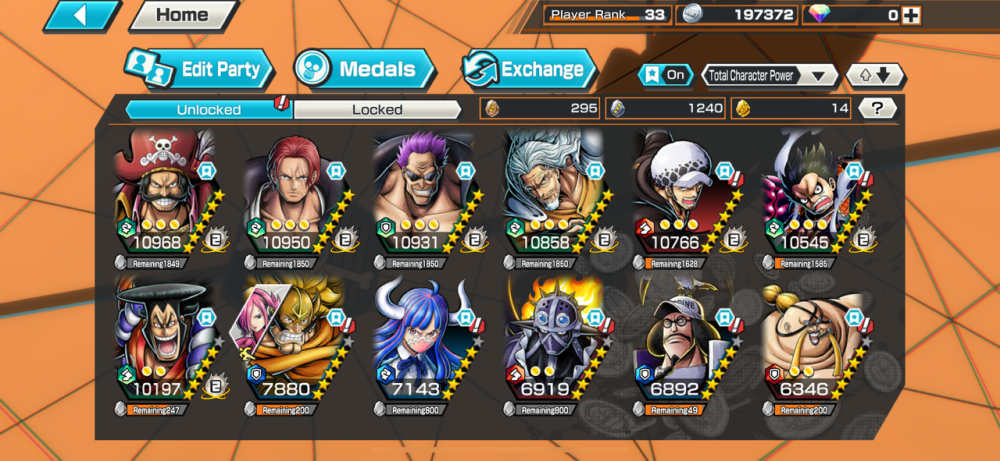The height and width of the screenshot is (461, 1000).
Task: Toggle the bookmark On filter
Action: [x=664, y=75]
